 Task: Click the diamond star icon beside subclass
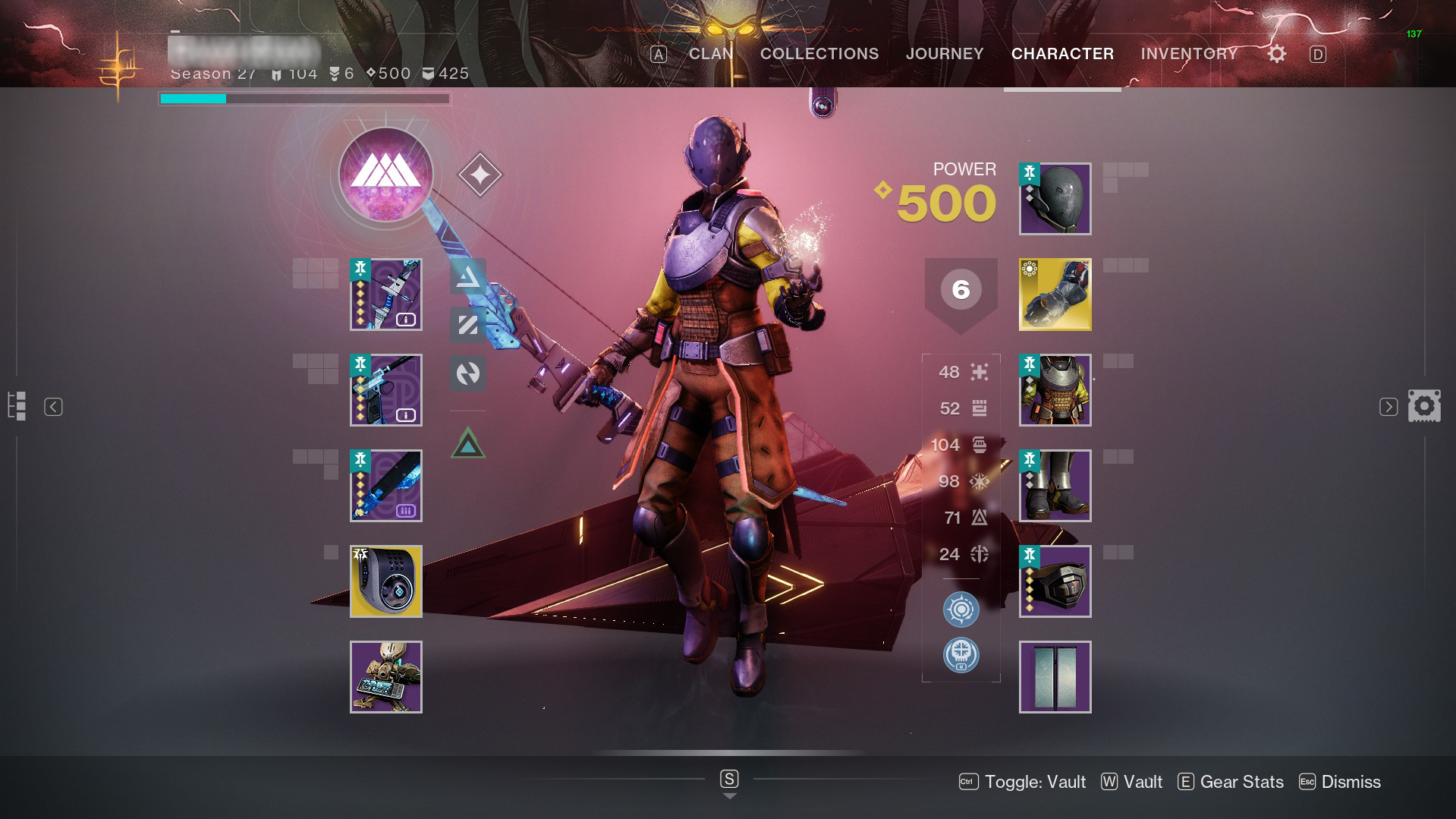tap(480, 175)
